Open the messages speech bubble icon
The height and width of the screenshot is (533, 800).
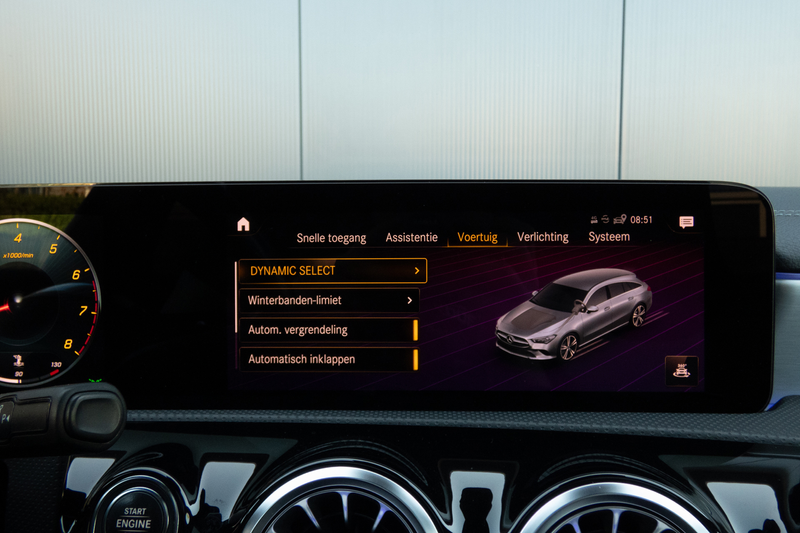686,222
